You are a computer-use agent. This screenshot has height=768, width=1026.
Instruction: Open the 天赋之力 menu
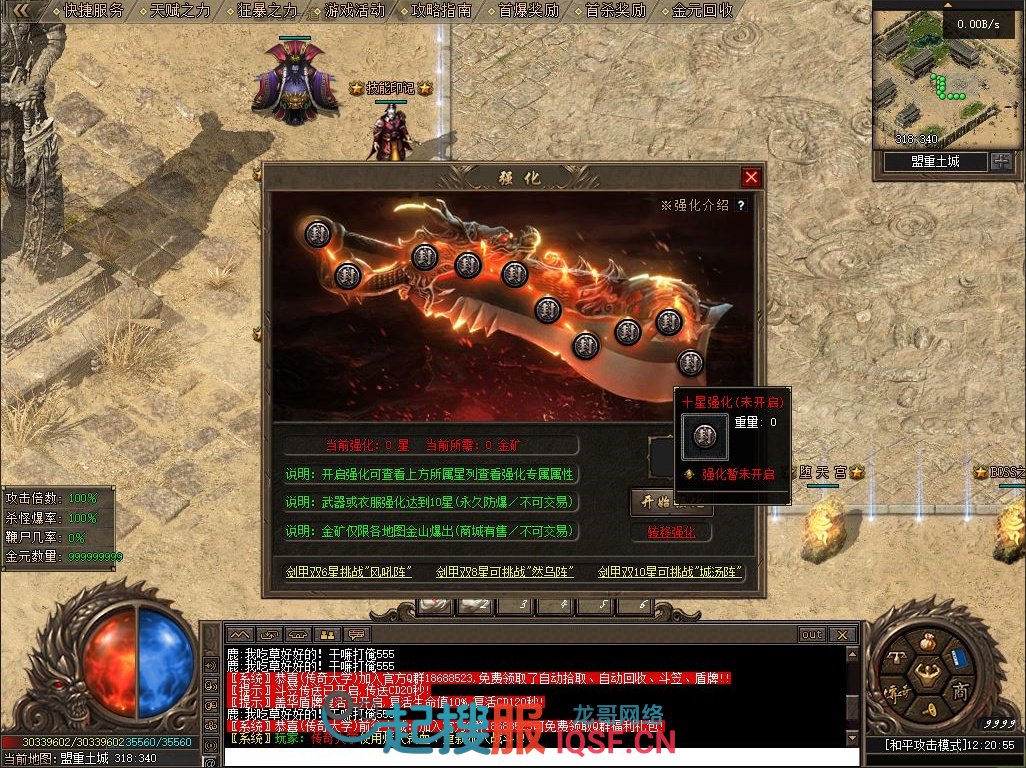pos(181,11)
